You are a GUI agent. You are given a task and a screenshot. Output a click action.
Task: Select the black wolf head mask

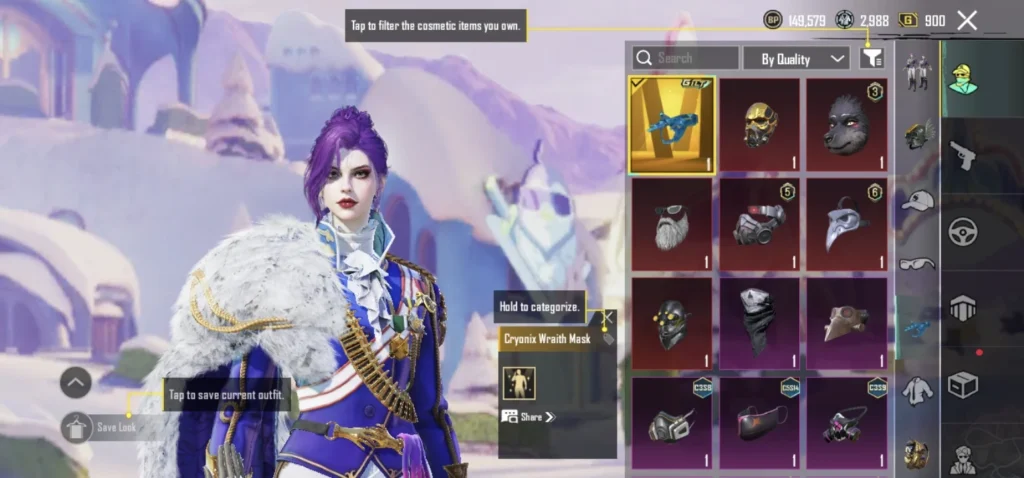click(x=846, y=125)
